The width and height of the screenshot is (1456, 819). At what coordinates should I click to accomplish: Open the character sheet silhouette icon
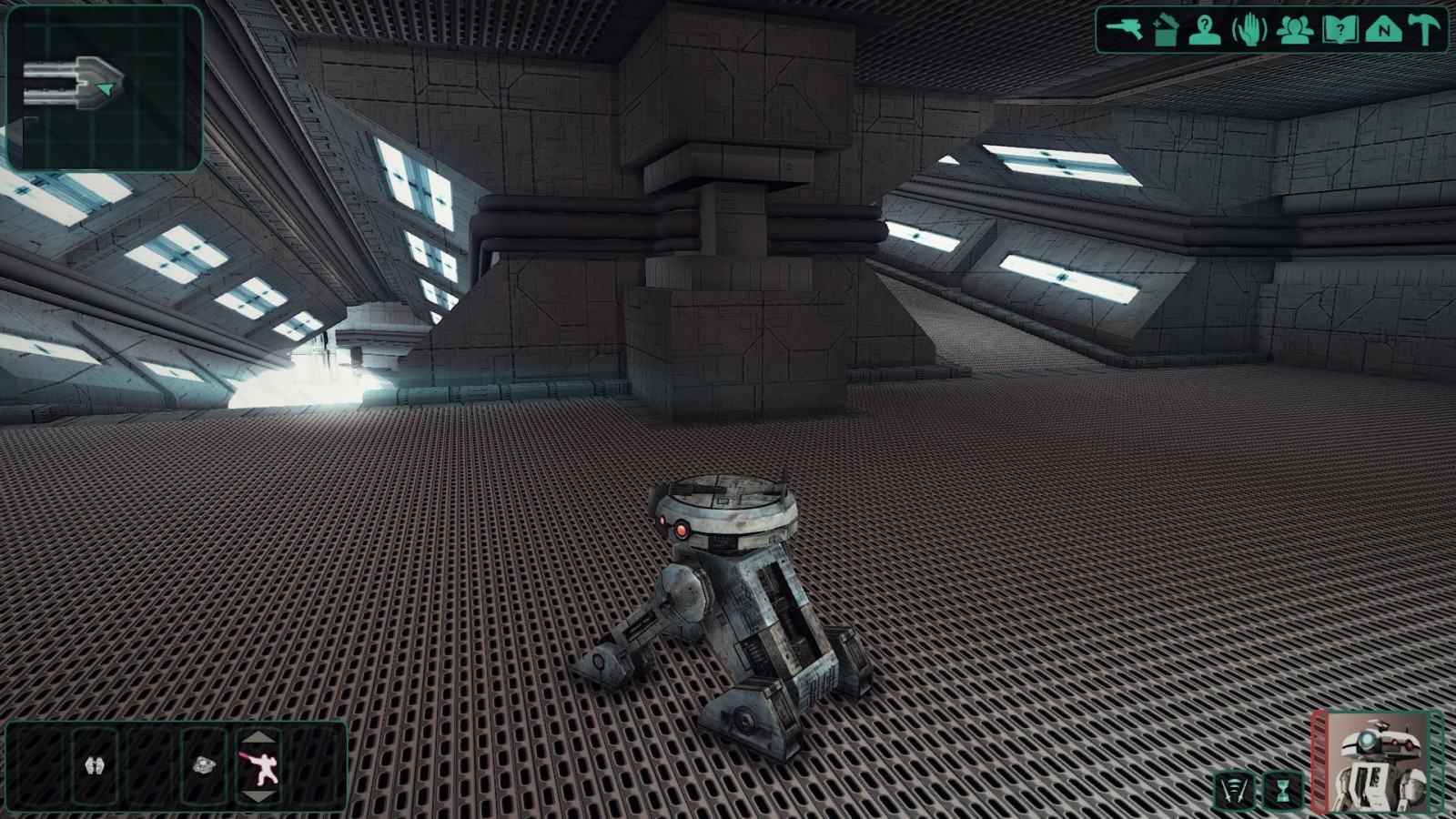pyautogui.click(x=1205, y=30)
